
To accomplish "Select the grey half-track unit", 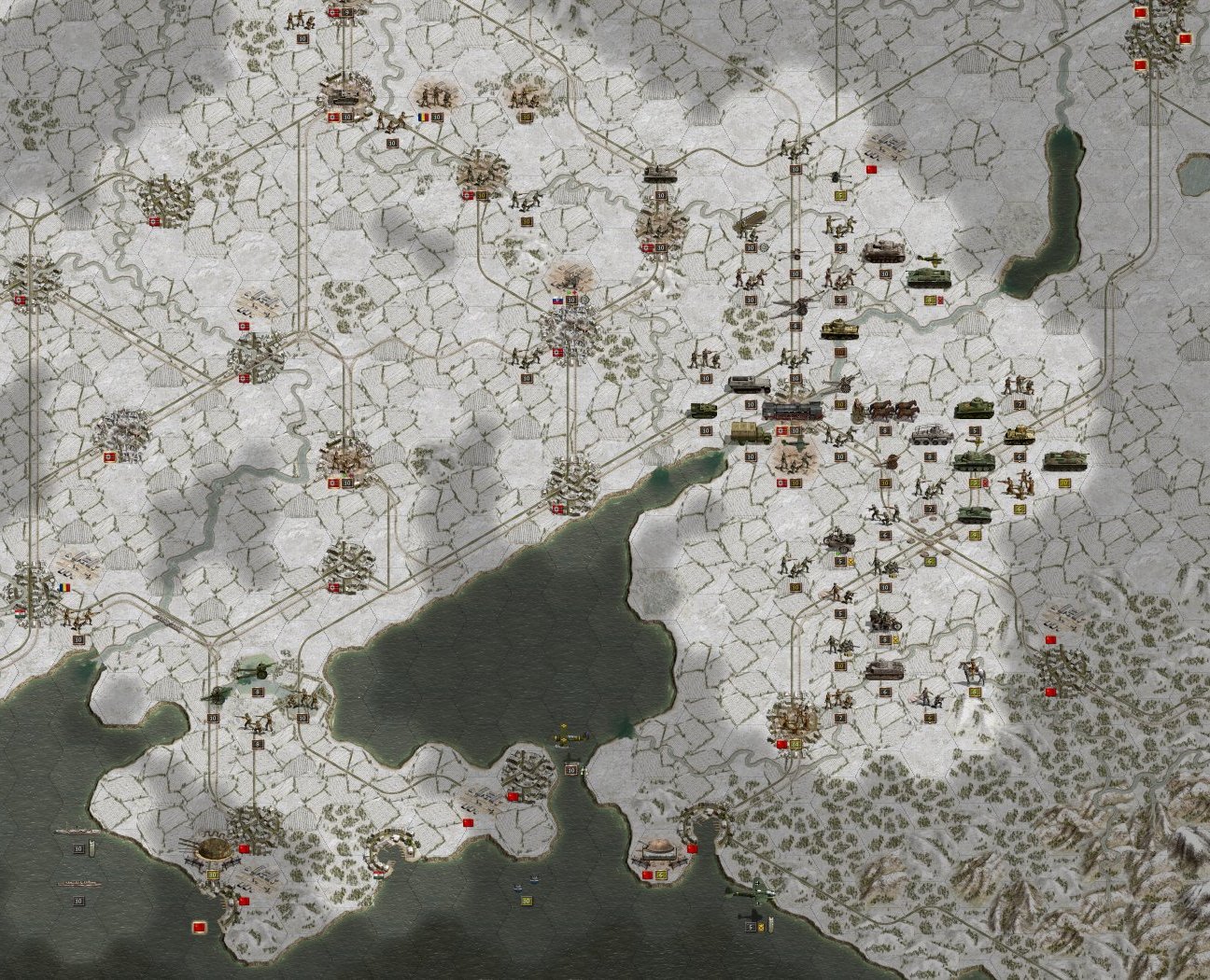I will coord(747,385).
